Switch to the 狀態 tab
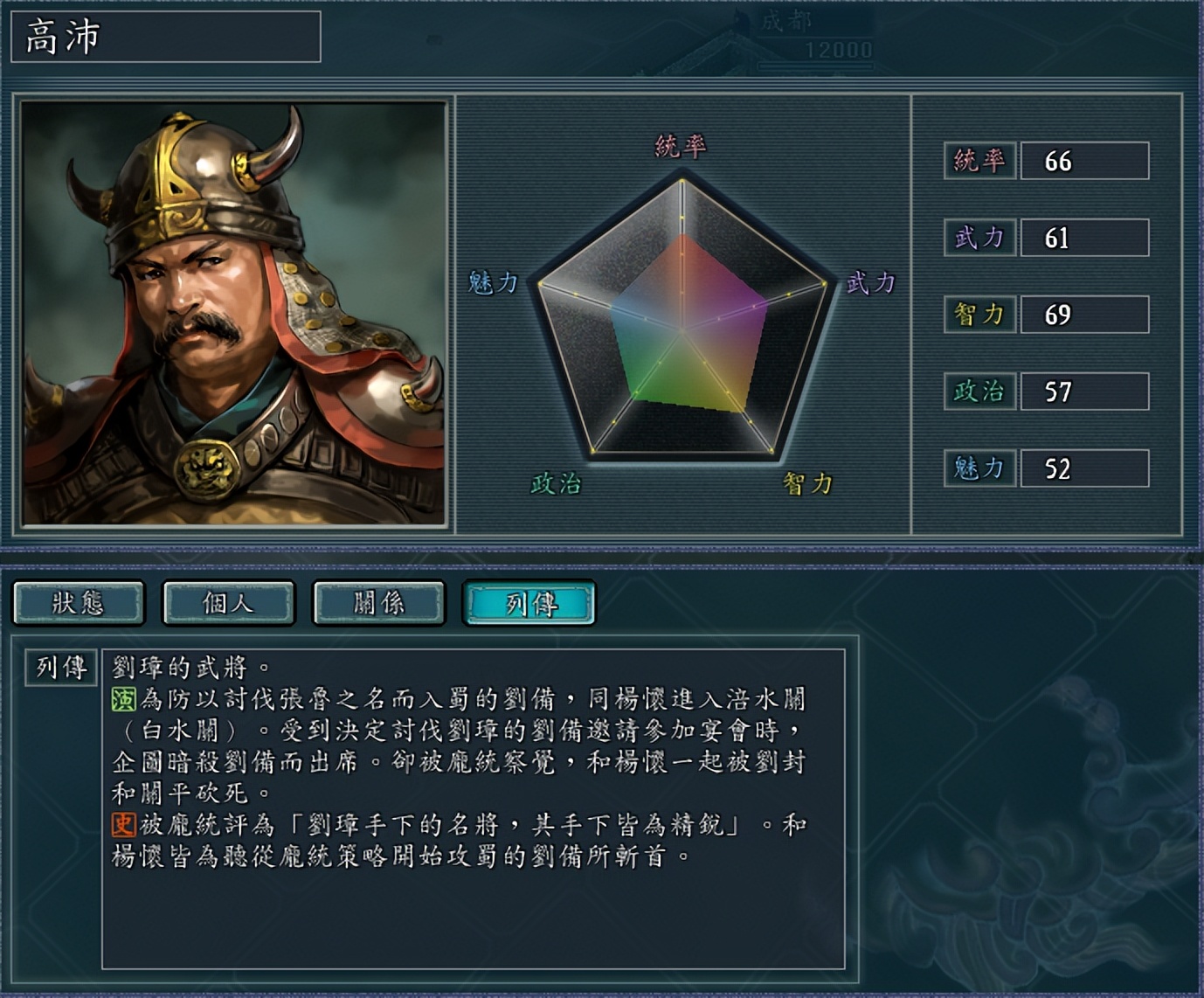This screenshot has height=998, width=1204. point(77,602)
